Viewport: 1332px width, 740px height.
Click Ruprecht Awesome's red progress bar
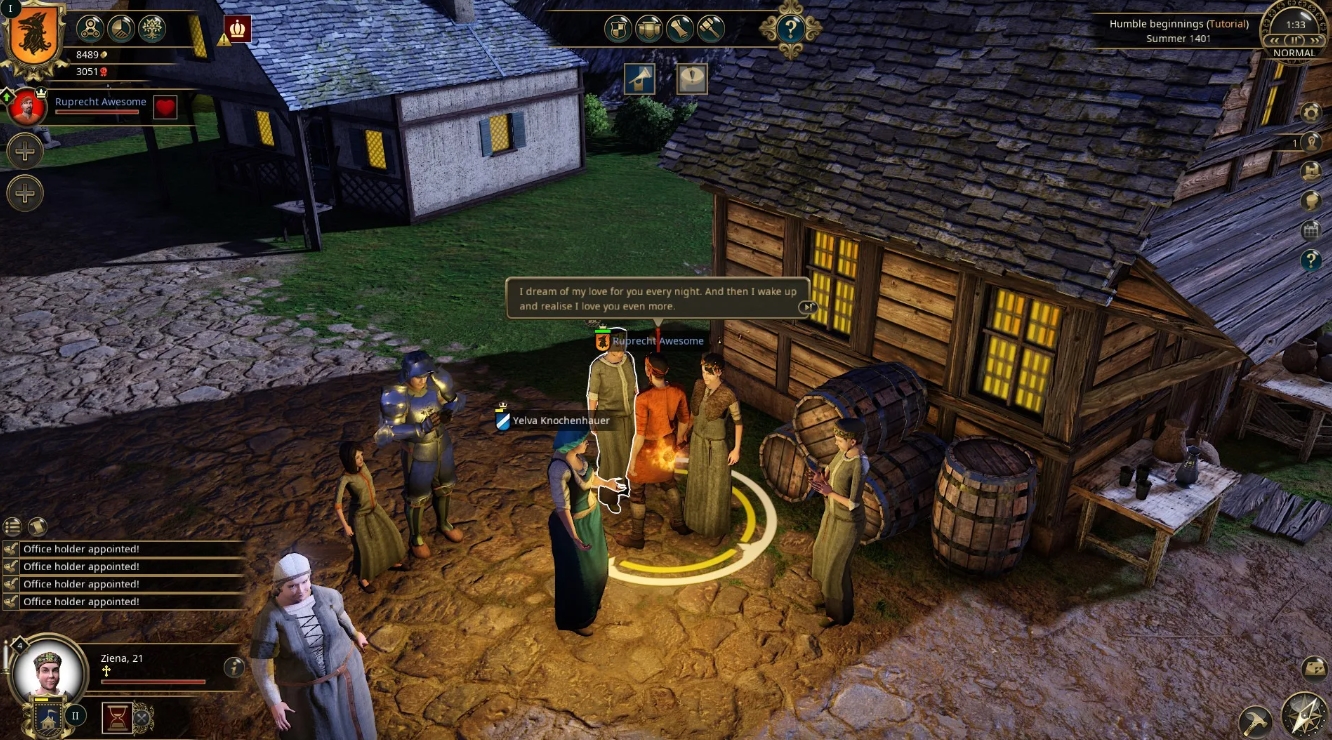(x=97, y=111)
